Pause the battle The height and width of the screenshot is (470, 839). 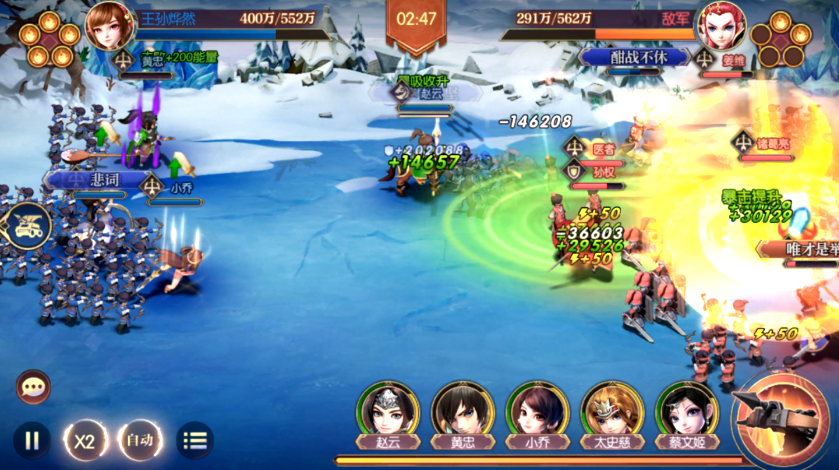tap(32, 440)
